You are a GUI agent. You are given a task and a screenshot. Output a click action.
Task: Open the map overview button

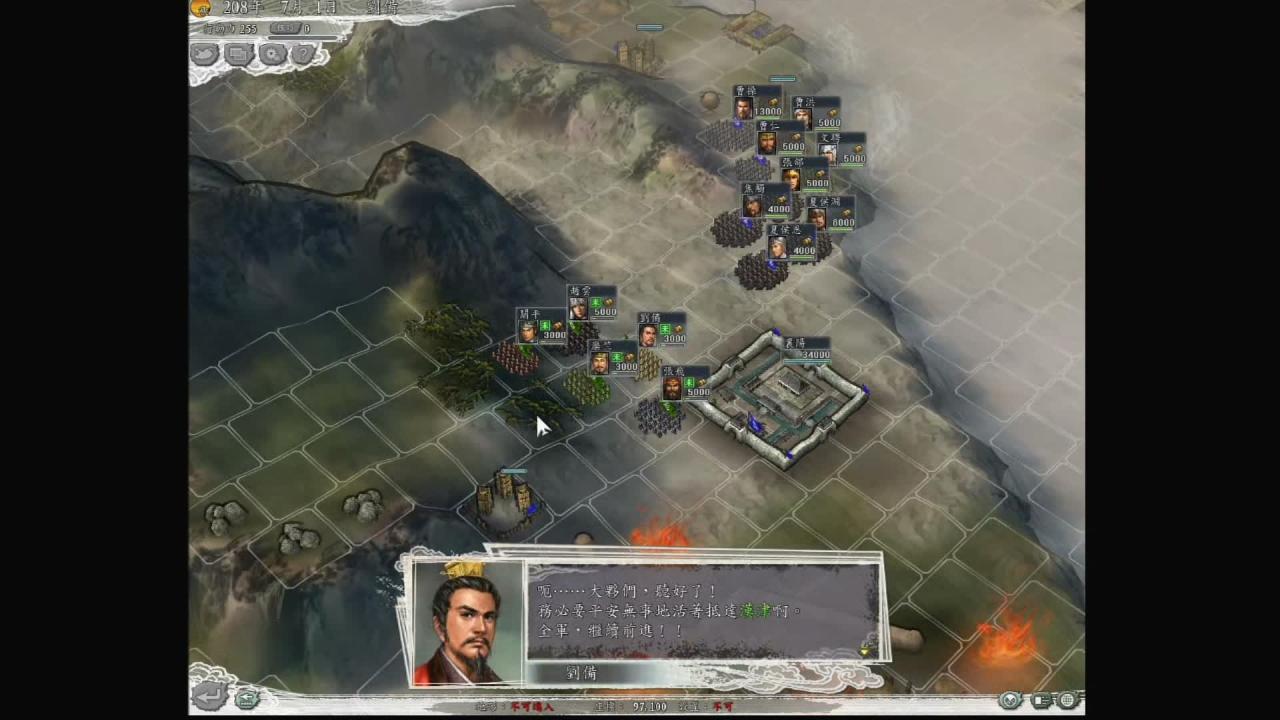(205, 54)
